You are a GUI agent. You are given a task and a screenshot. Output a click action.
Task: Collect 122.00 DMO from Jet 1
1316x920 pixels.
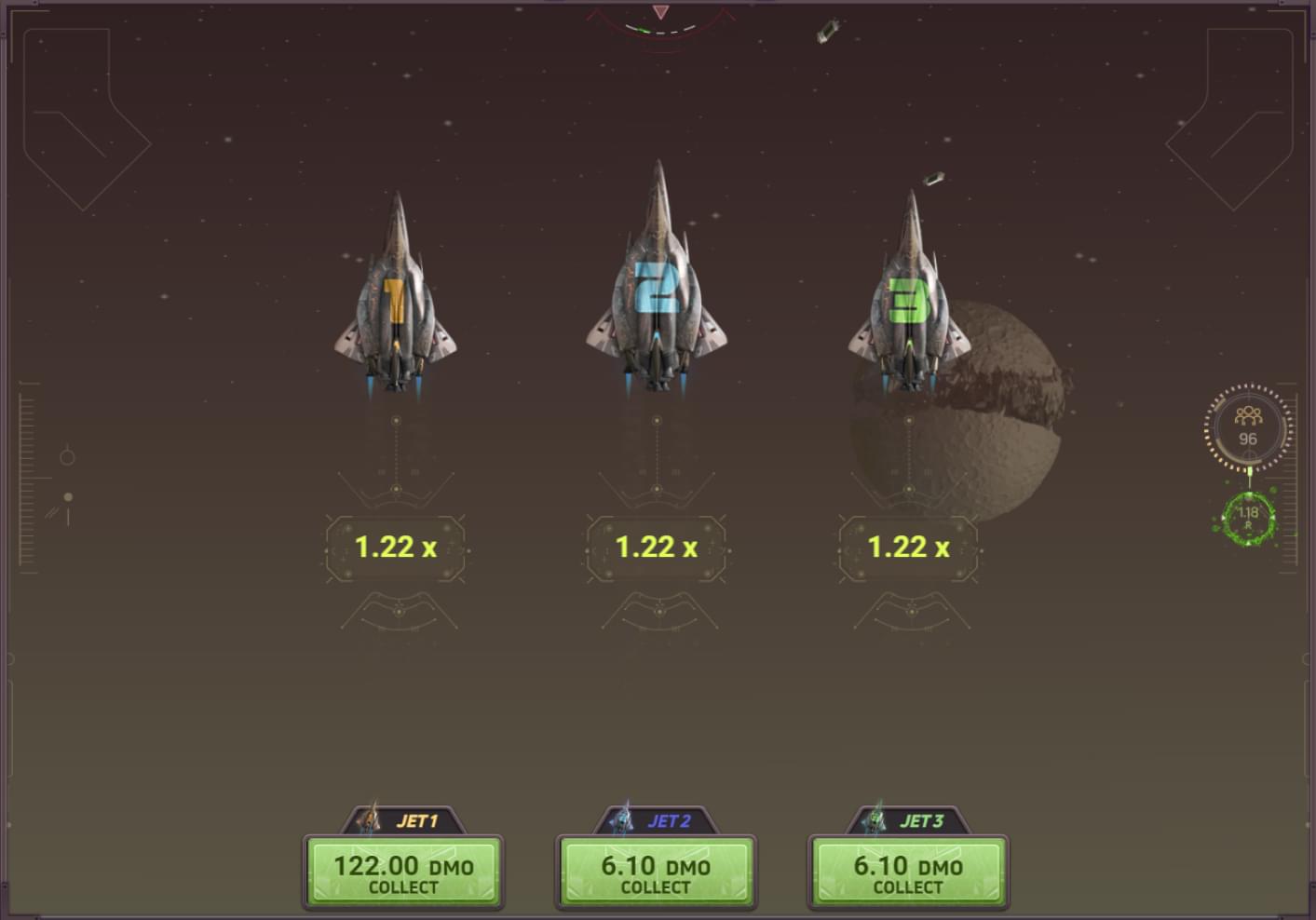(403, 873)
